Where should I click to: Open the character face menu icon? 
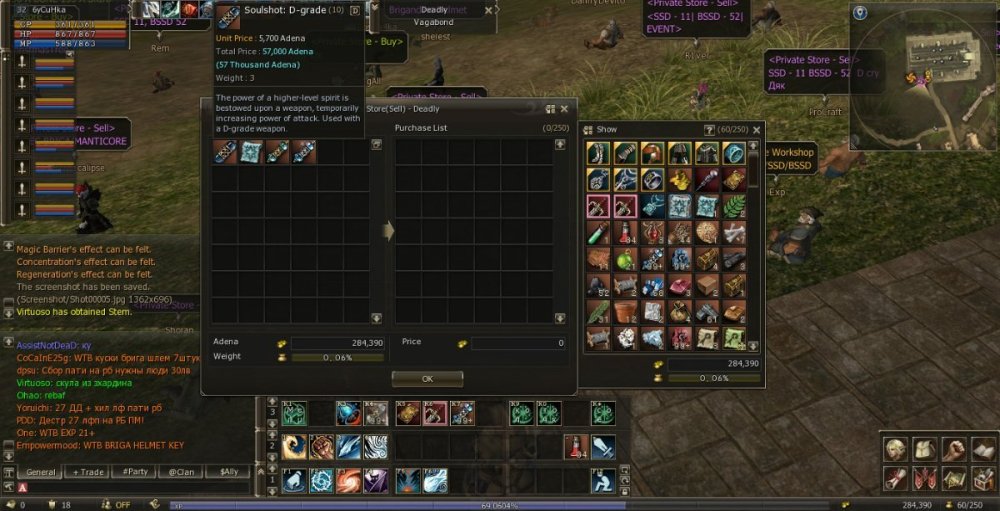(x=895, y=450)
